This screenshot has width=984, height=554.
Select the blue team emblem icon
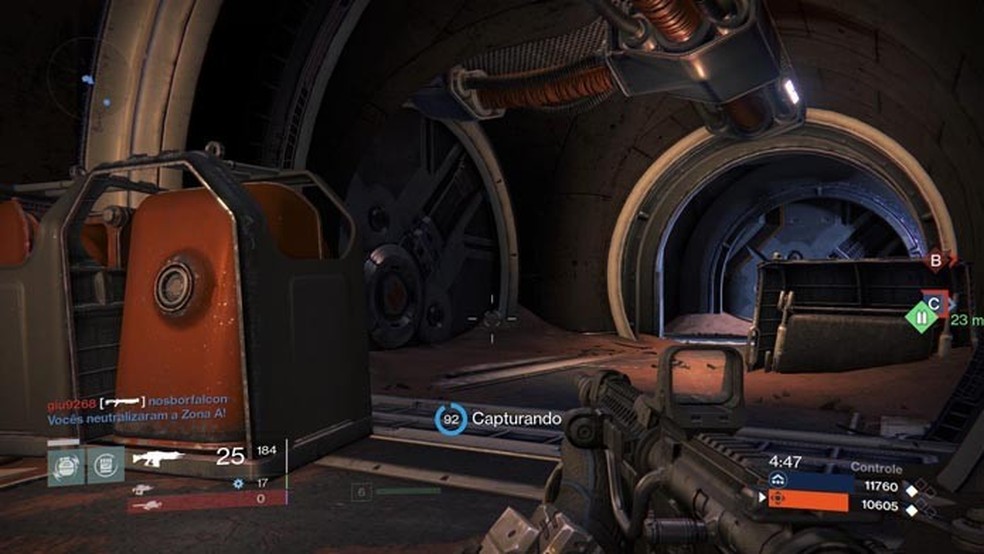(x=777, y=481)
